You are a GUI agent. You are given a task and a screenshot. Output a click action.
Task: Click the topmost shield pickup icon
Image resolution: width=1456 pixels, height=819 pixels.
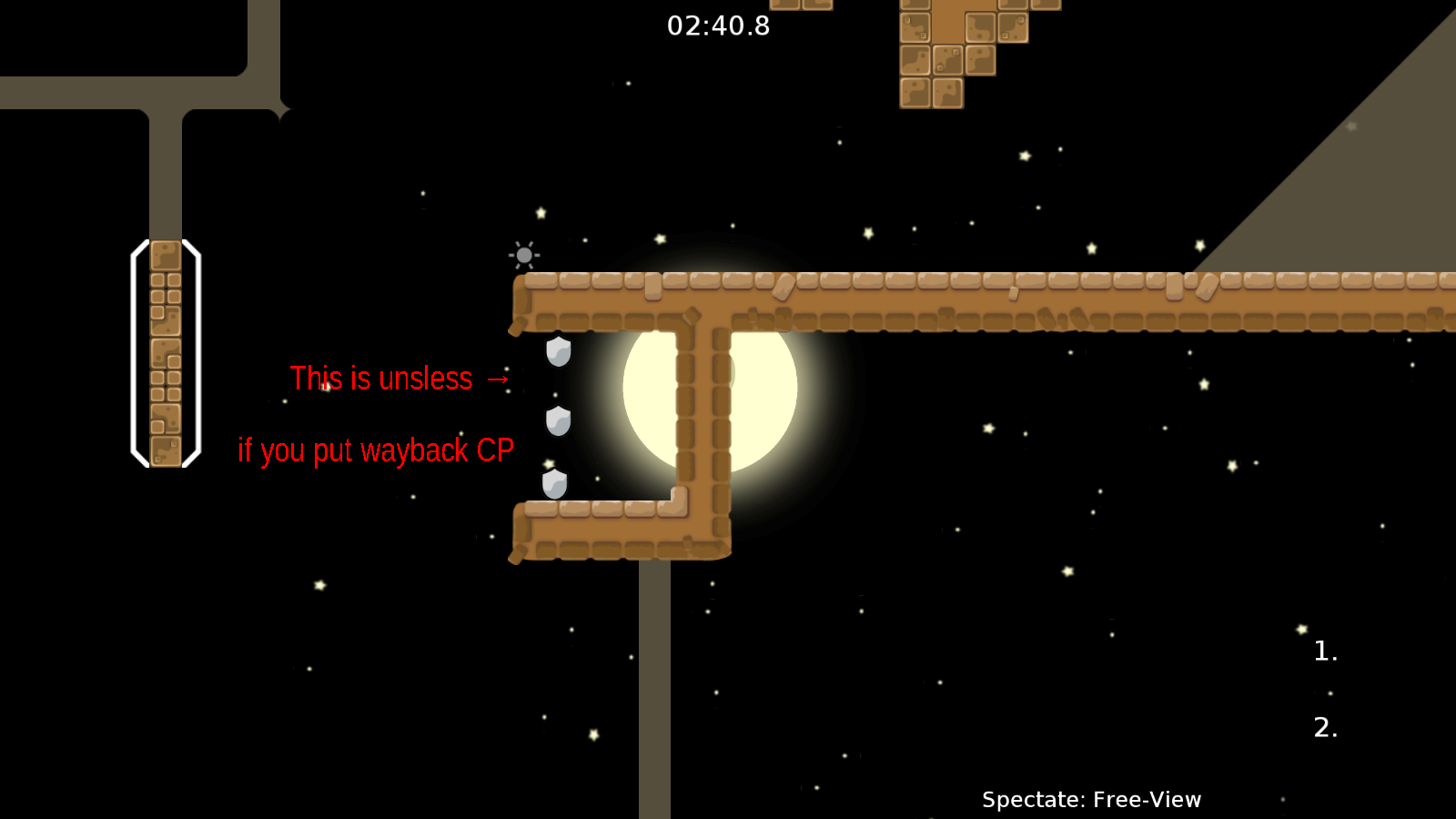(556, 351)
